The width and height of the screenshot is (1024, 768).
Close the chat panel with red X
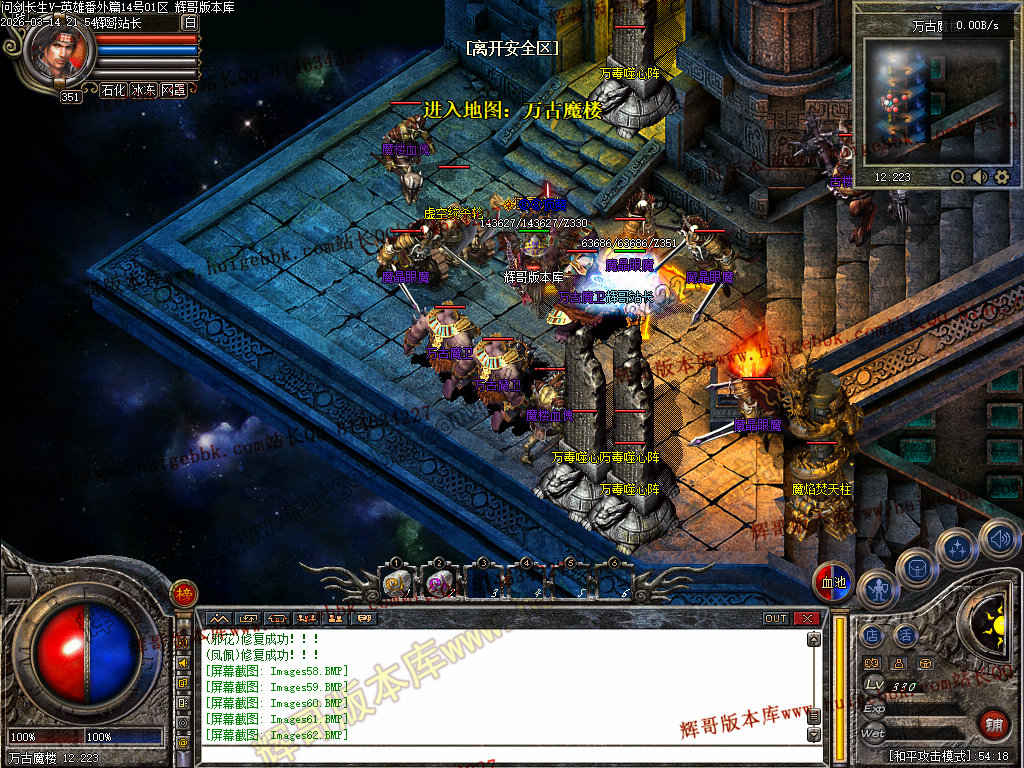pos(807,618)
